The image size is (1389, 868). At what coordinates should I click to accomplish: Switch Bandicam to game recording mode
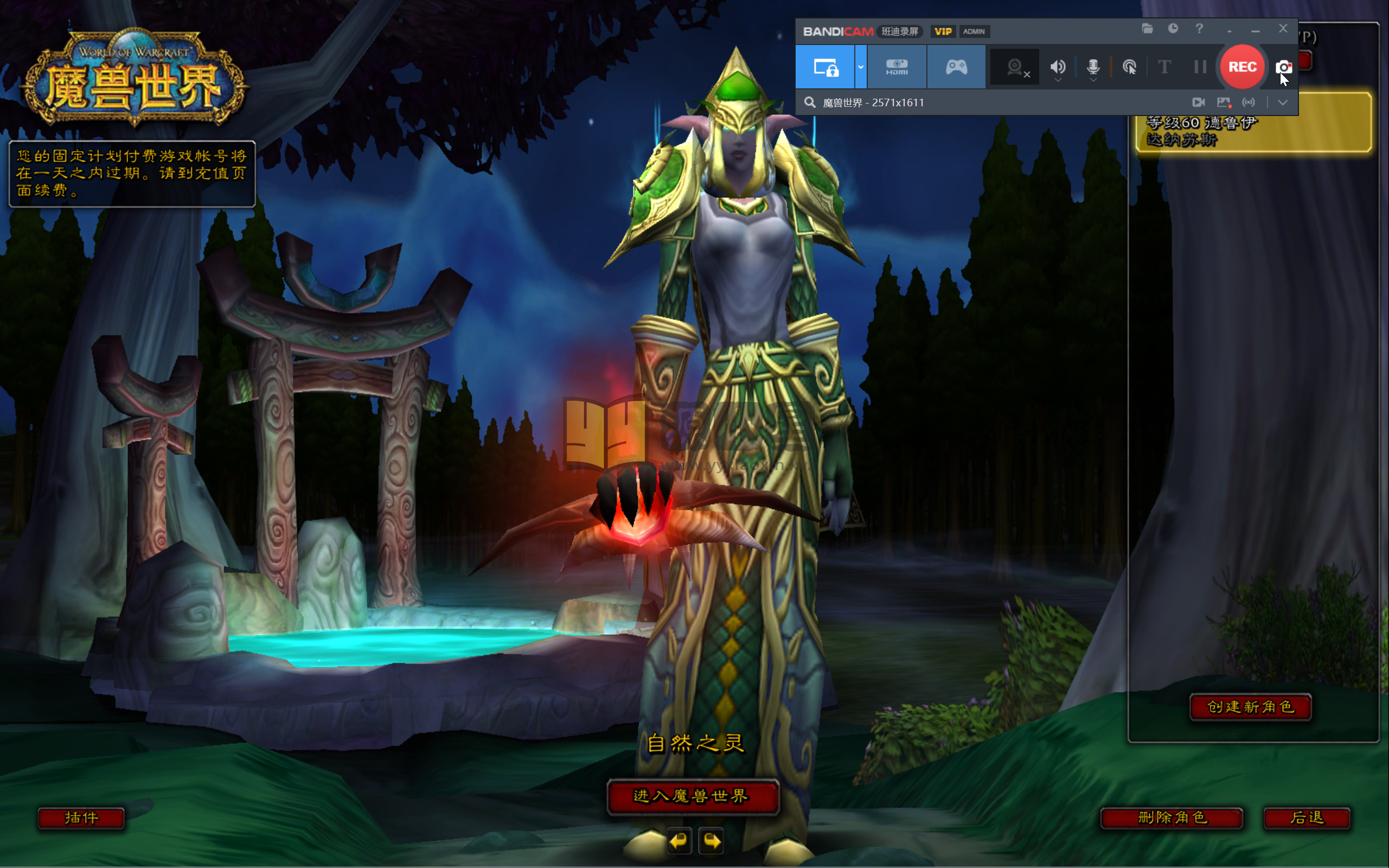(x=956, y=67)
